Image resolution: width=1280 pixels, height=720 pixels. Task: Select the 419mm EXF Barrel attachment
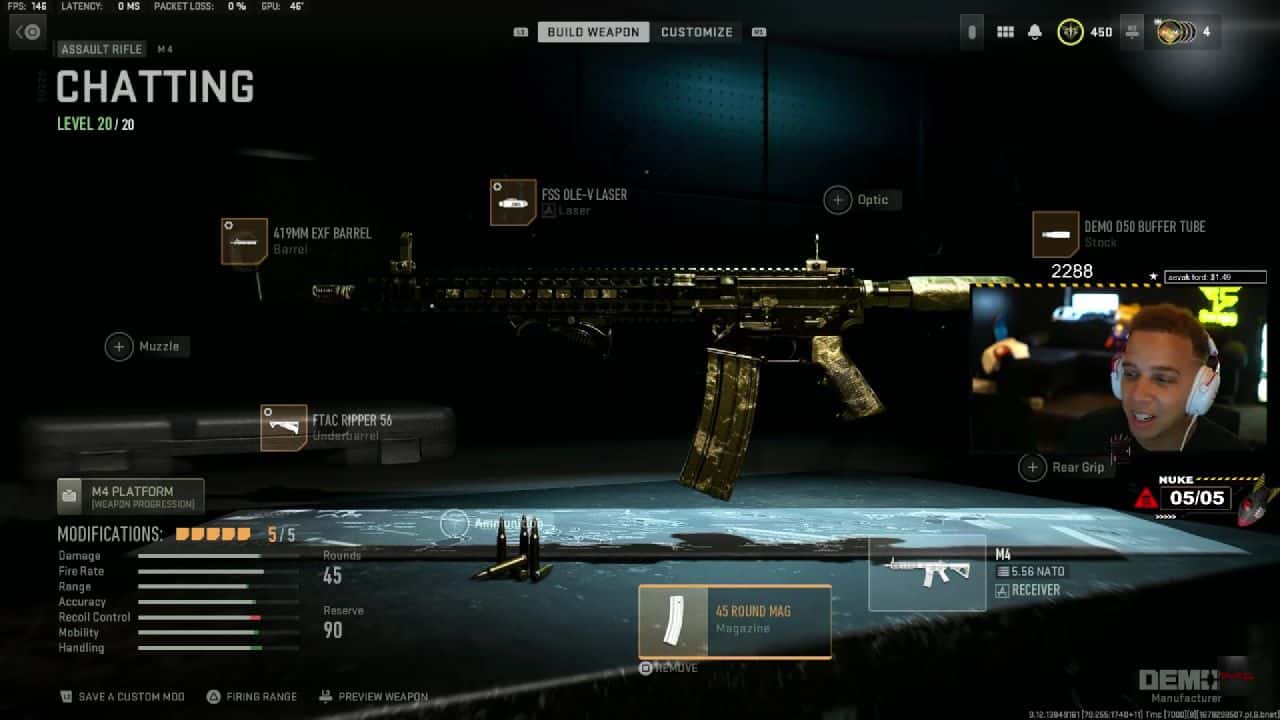246,243
